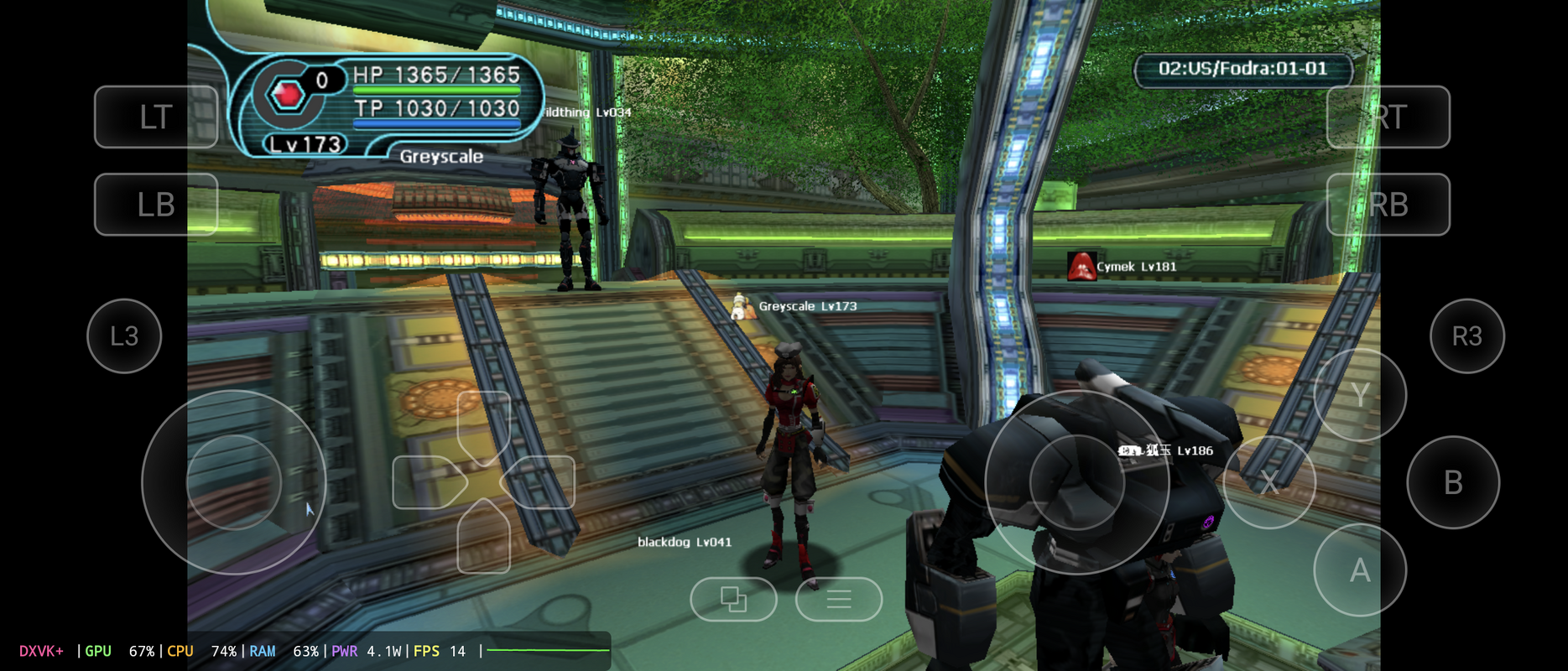This screenshot has width=1568, height=671.
Task: Tap the d-pad down arrow
Action: click(x=484, y=537)
